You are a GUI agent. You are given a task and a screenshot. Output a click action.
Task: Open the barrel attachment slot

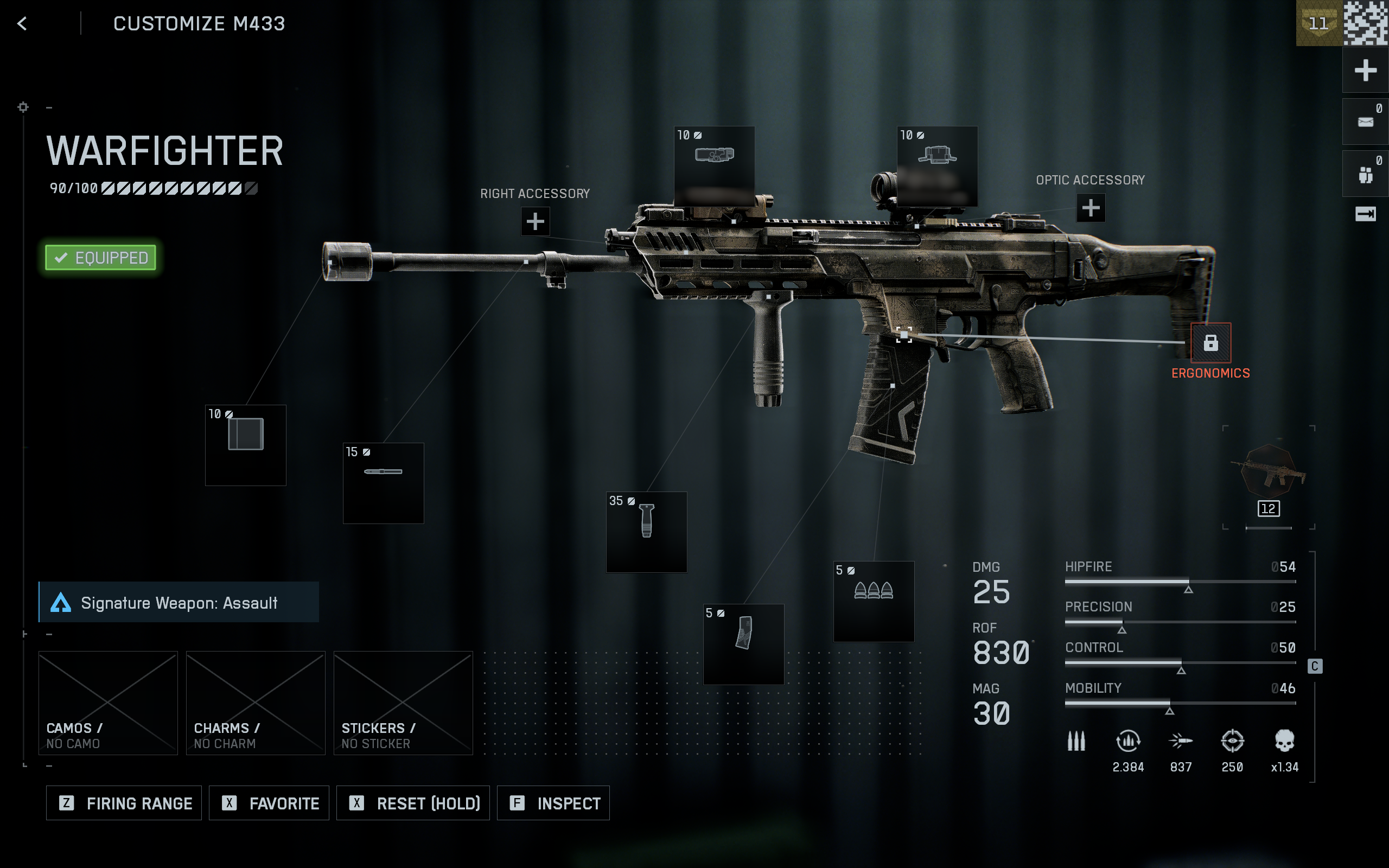(x=383, y=483)
